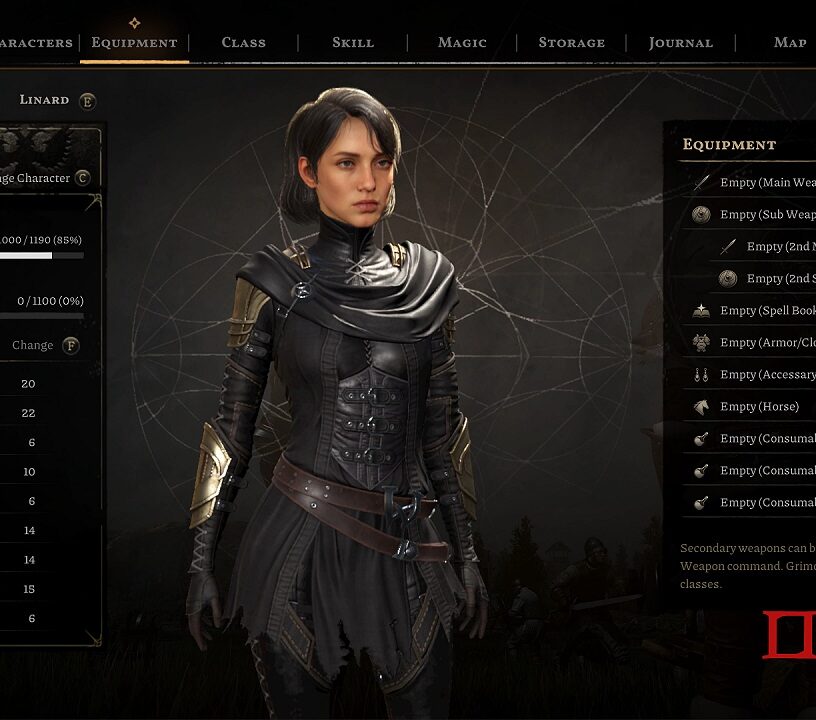Show the Storage tab
The height and width of the screenshot is (720, 816).
coord(571,42)
